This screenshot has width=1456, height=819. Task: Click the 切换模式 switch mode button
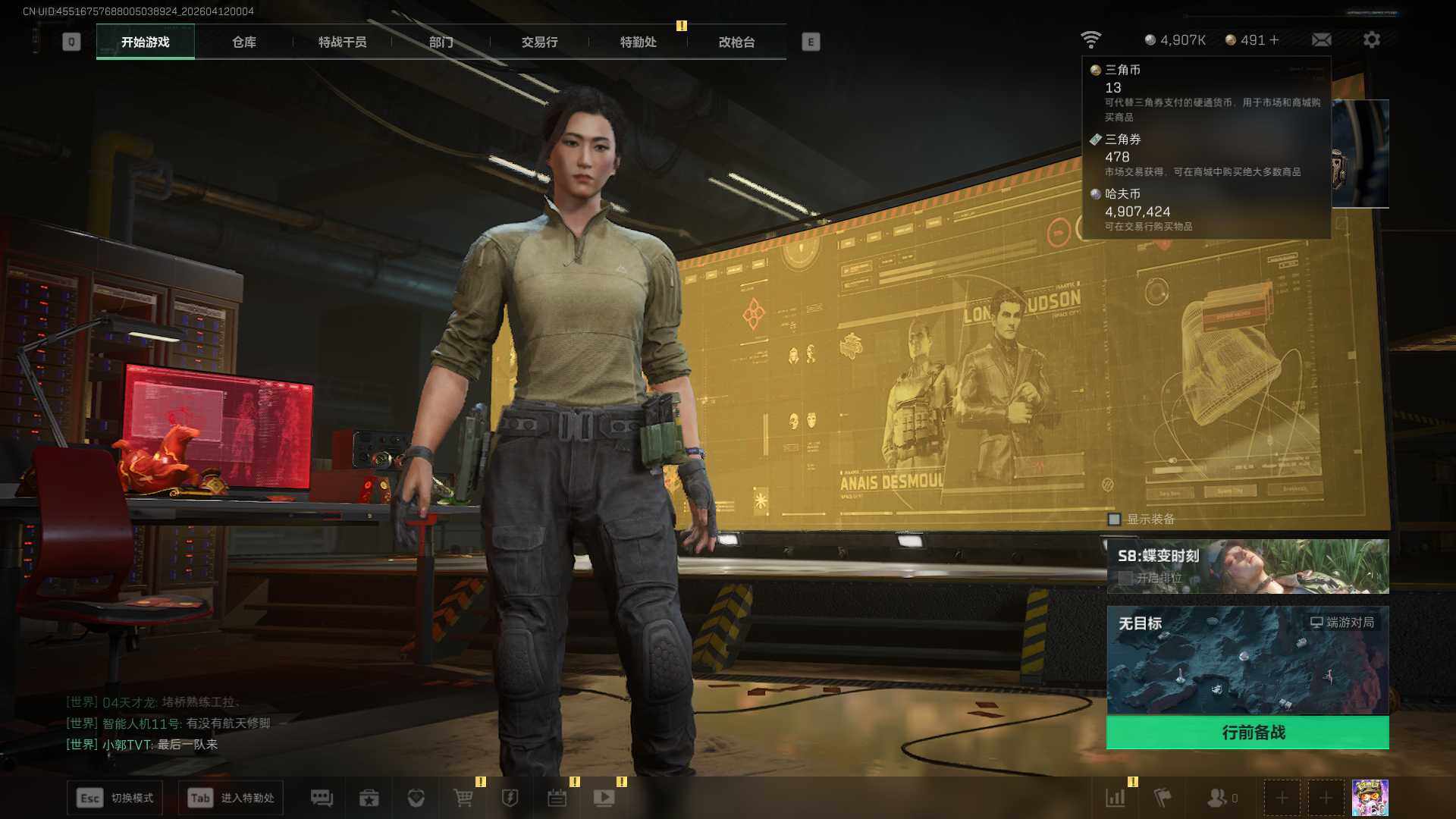point(115,798)
